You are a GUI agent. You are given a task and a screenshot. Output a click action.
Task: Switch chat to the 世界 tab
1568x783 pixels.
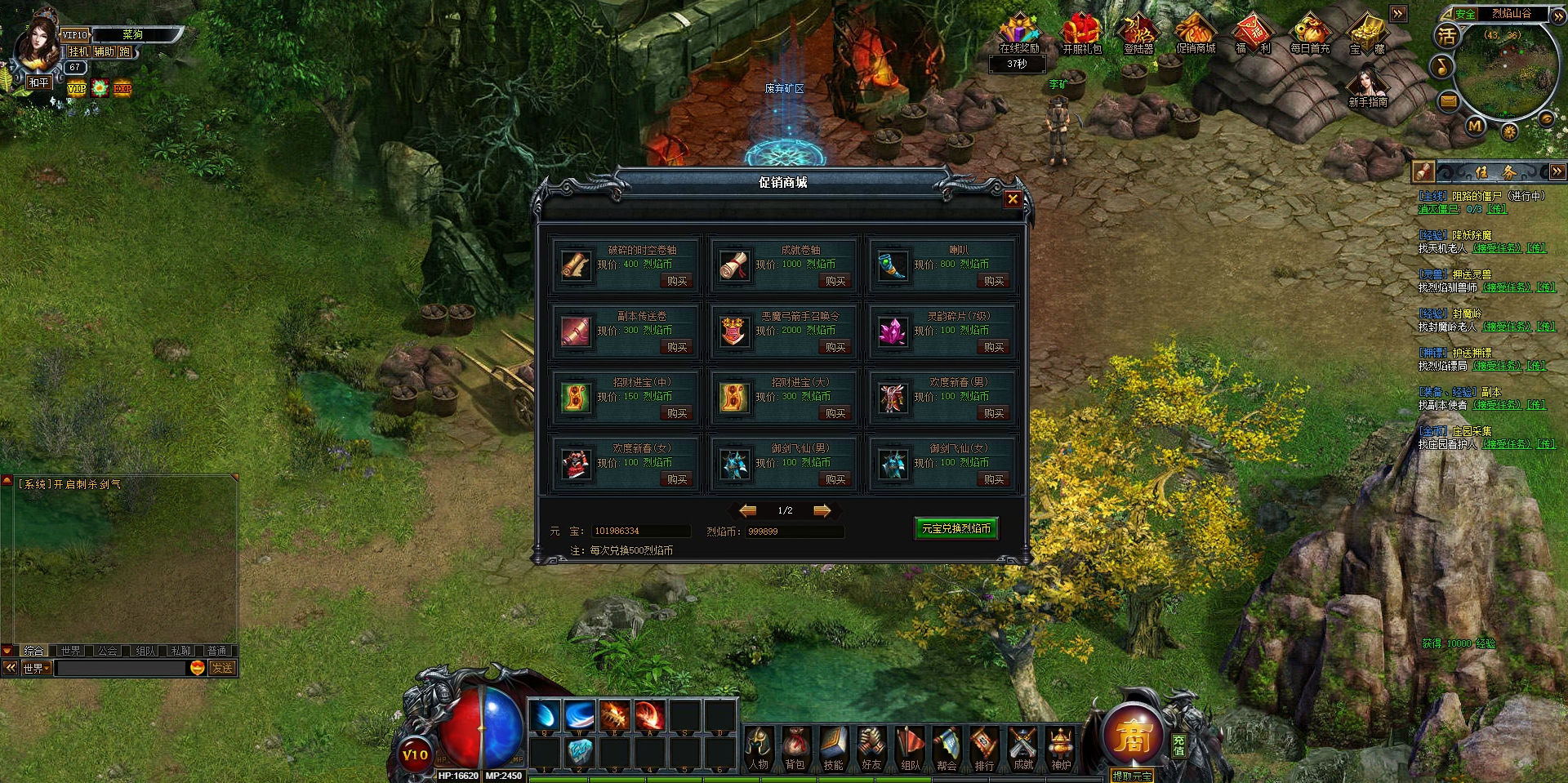click(71, 651)
